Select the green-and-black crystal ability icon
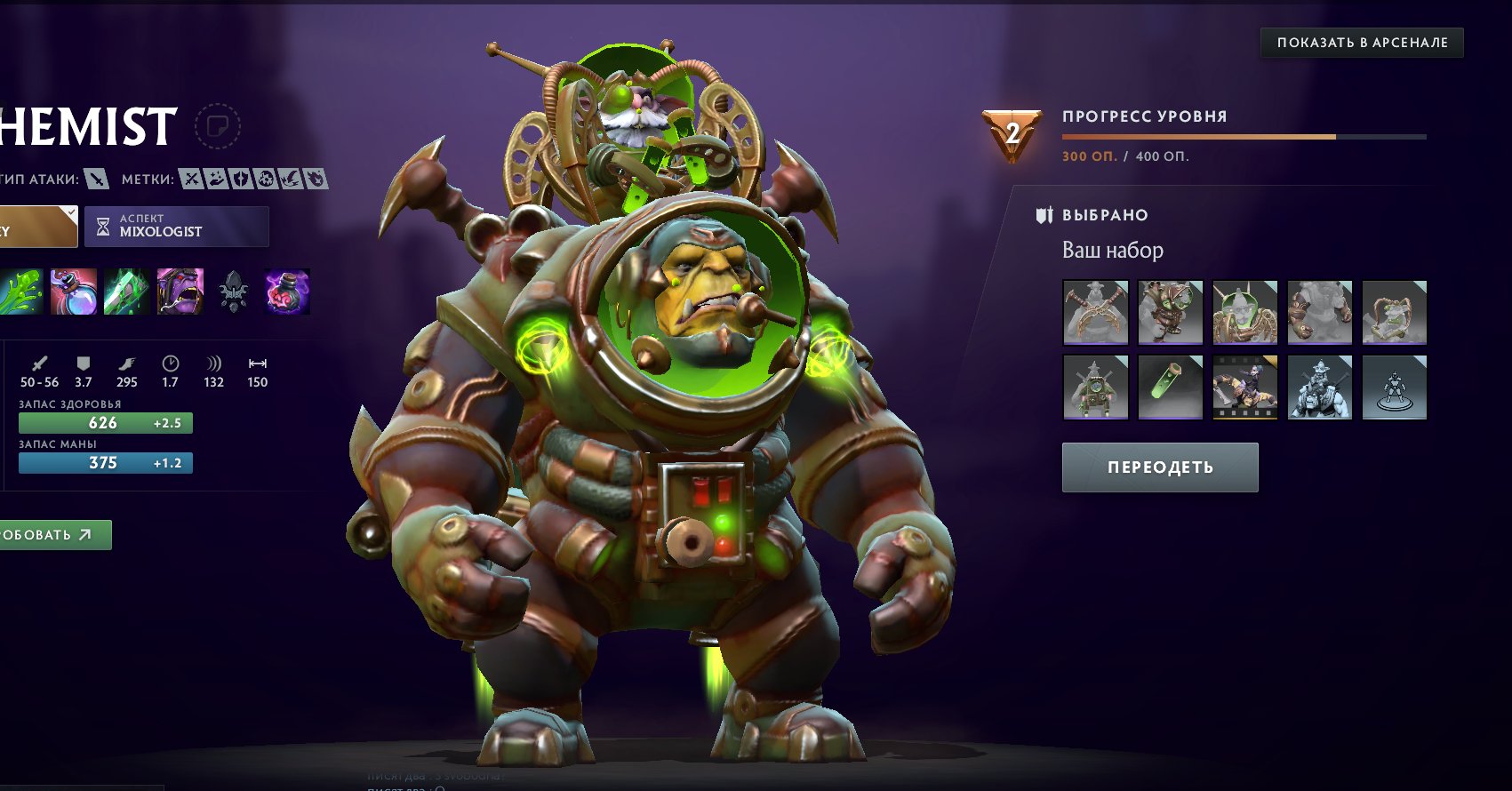1512x791 pixels. pos(127,292)
